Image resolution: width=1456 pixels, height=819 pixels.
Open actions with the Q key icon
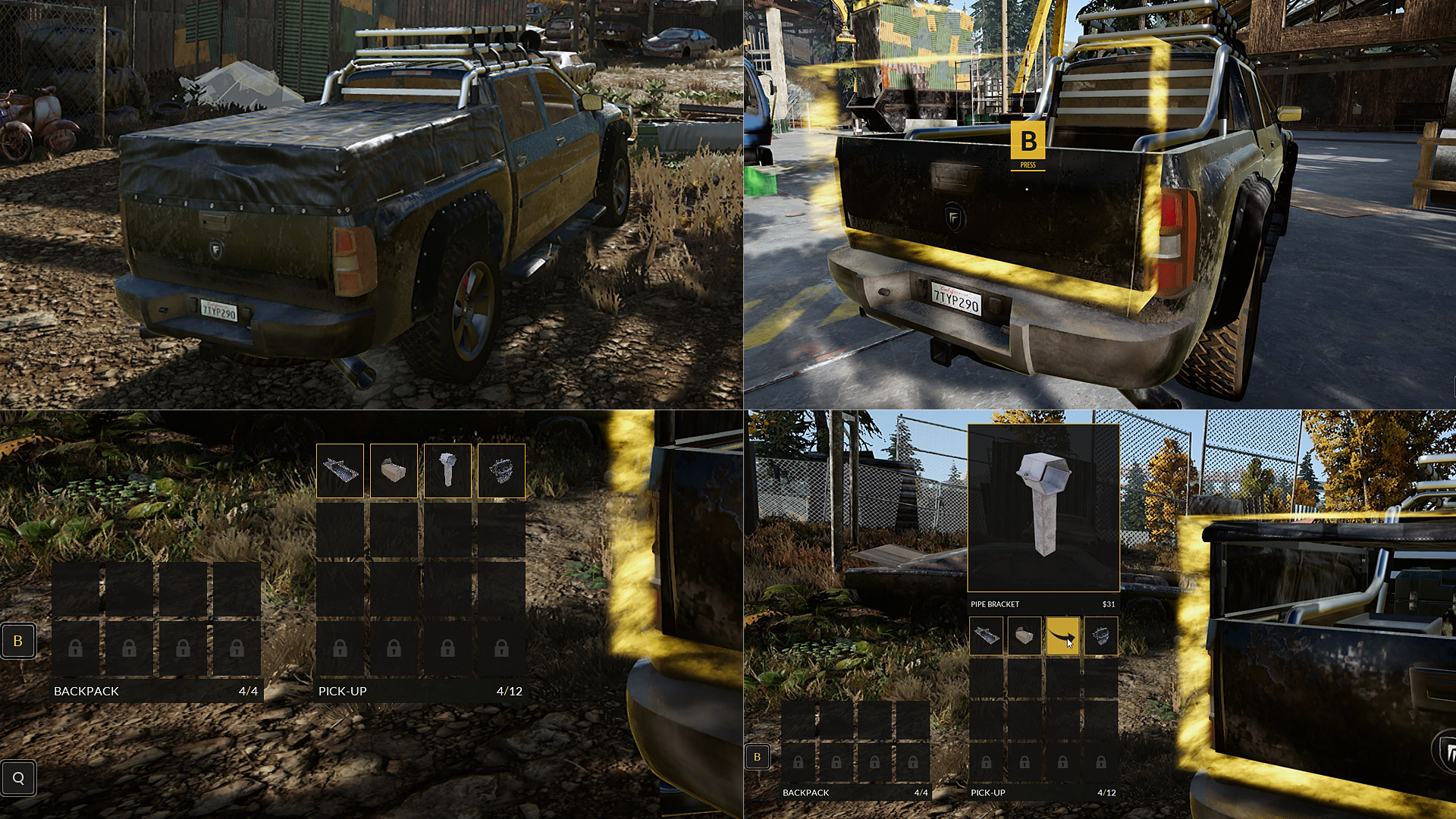click(x=19, y=777)
